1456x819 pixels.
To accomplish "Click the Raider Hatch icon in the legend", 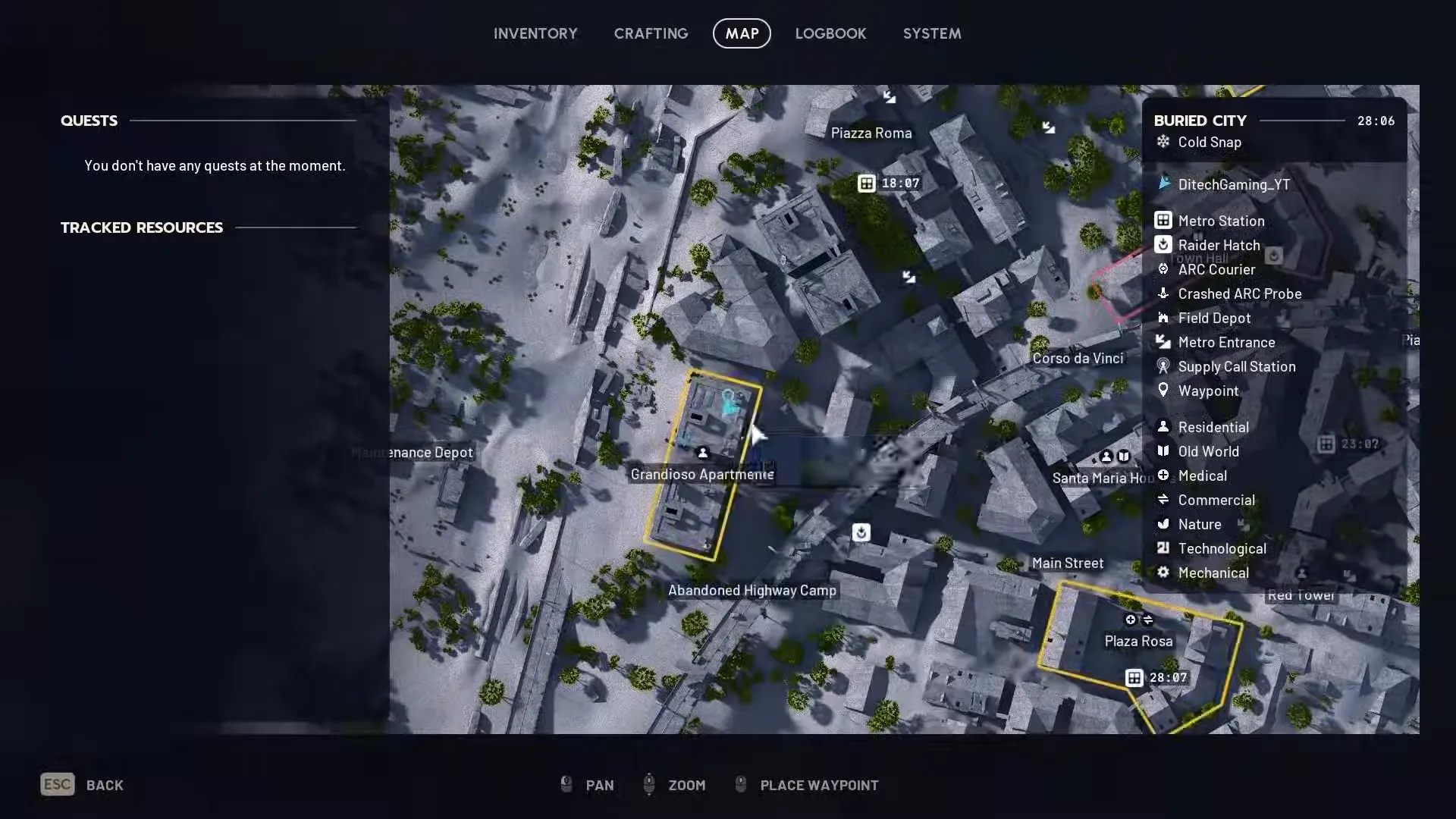I will click(x=1164, y=245).
